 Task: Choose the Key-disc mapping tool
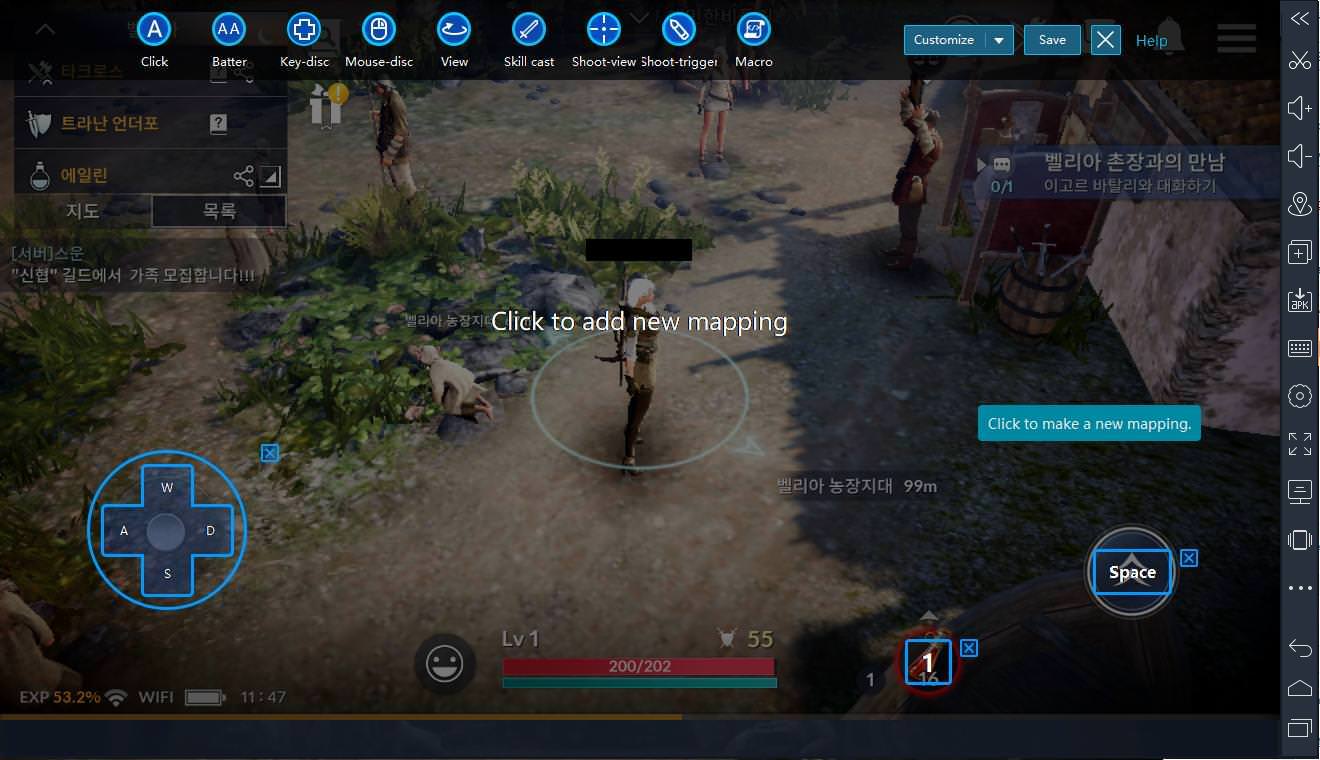click(303, 30)
